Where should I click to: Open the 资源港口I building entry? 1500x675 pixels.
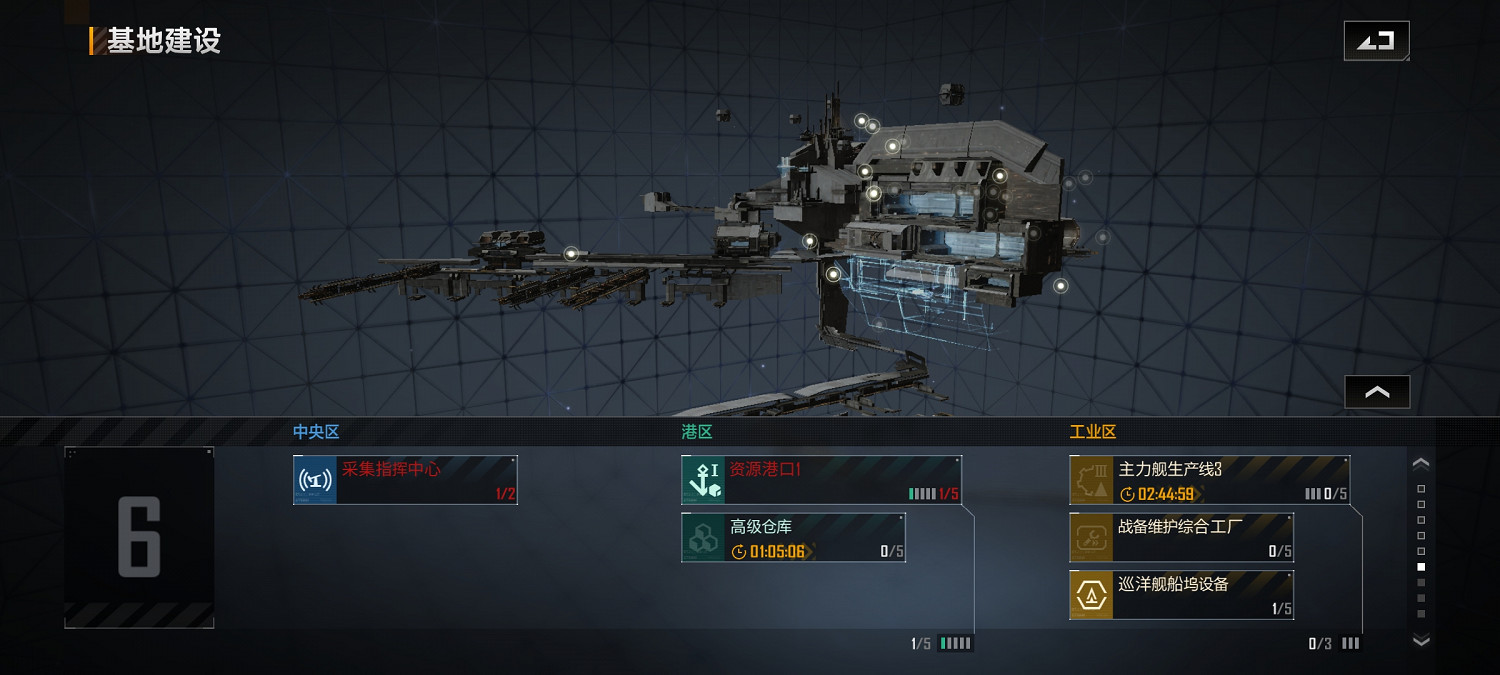[821, 480]
